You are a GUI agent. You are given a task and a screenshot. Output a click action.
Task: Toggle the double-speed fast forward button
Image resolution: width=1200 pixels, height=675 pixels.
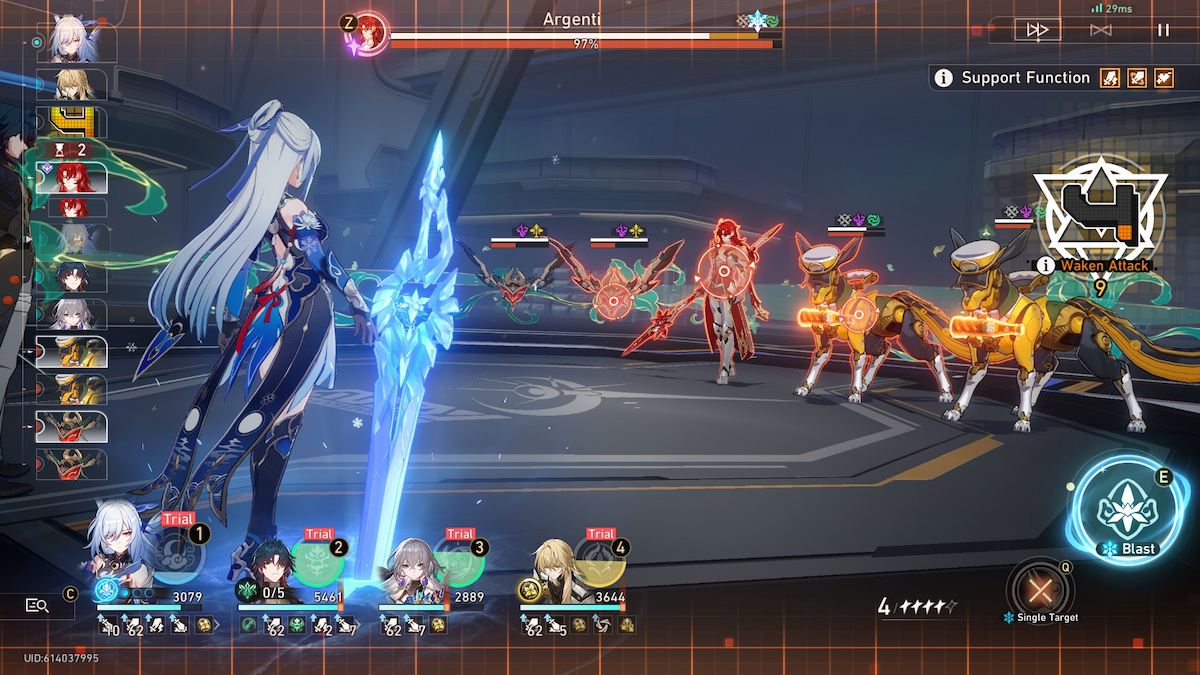click(x=1037, y=30)
